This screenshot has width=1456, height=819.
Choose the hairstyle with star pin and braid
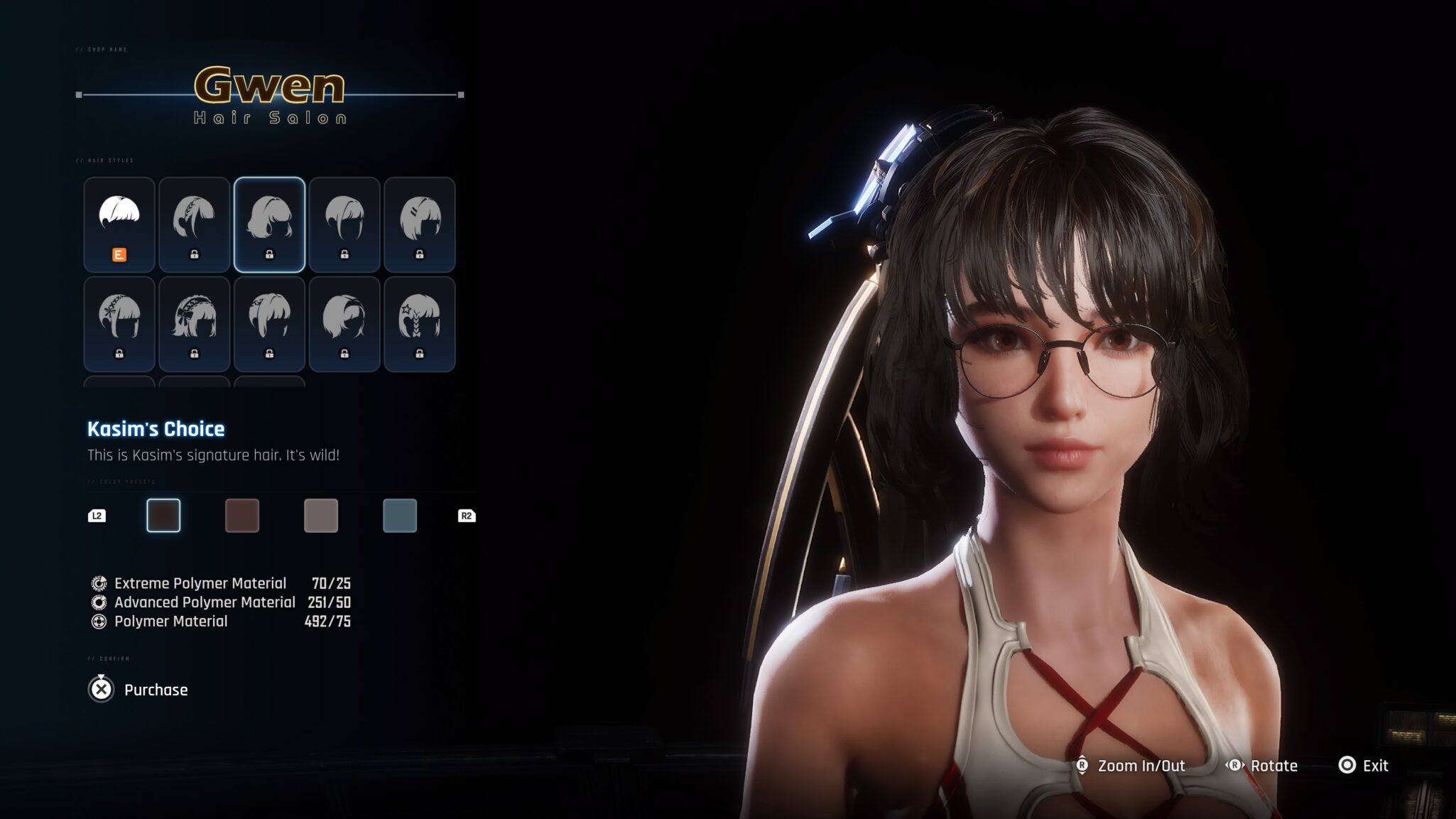[x=419, y=324]
